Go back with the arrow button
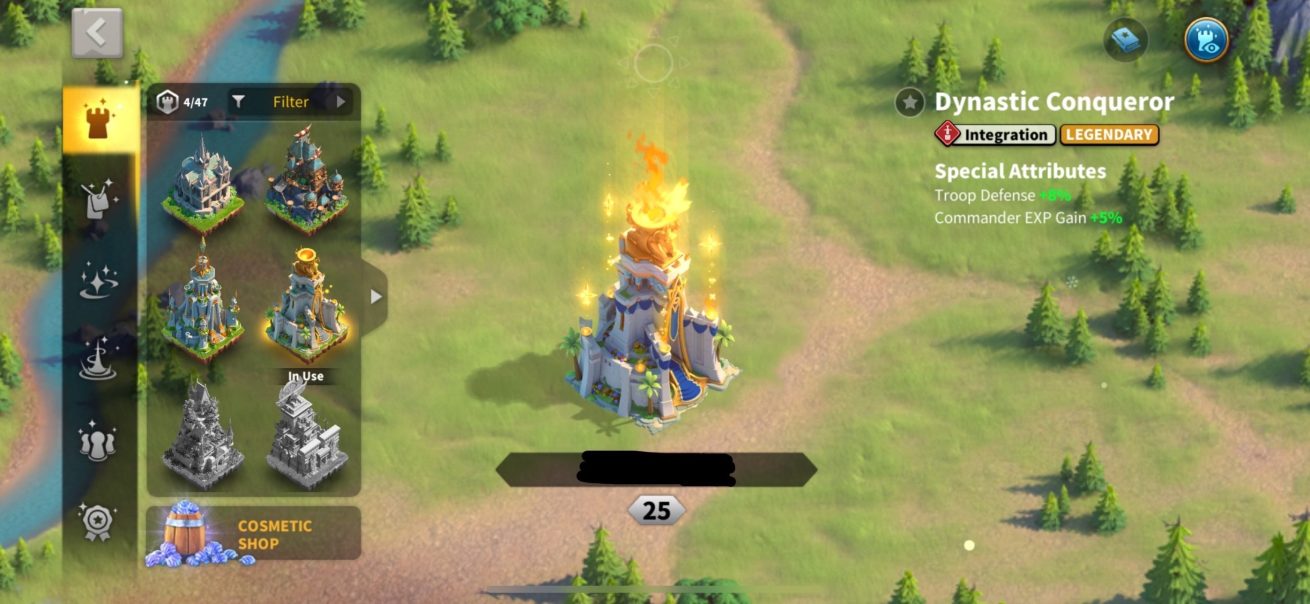This screenshot has width=1310, height=604. click(x=97, y=34)
